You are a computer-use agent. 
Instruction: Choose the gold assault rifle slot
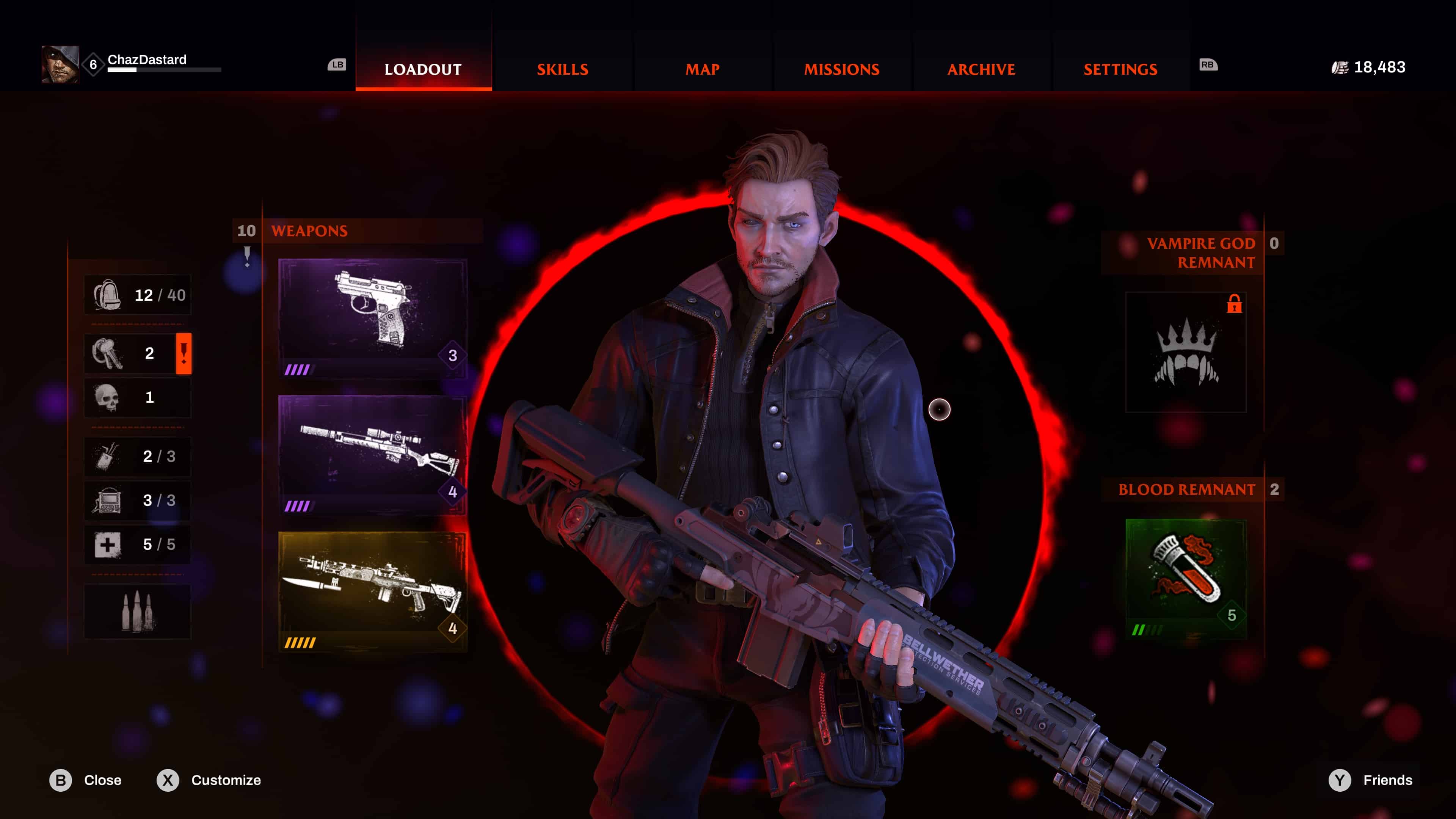tap(372, 591)
